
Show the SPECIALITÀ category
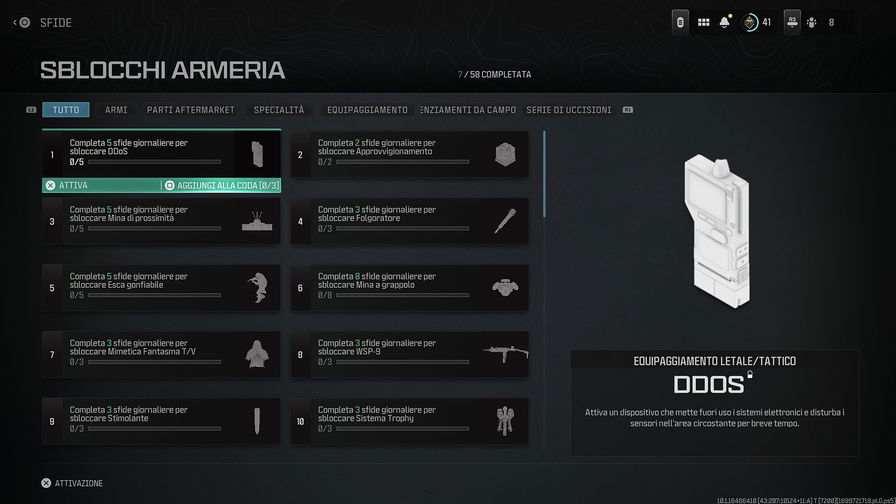279,110
